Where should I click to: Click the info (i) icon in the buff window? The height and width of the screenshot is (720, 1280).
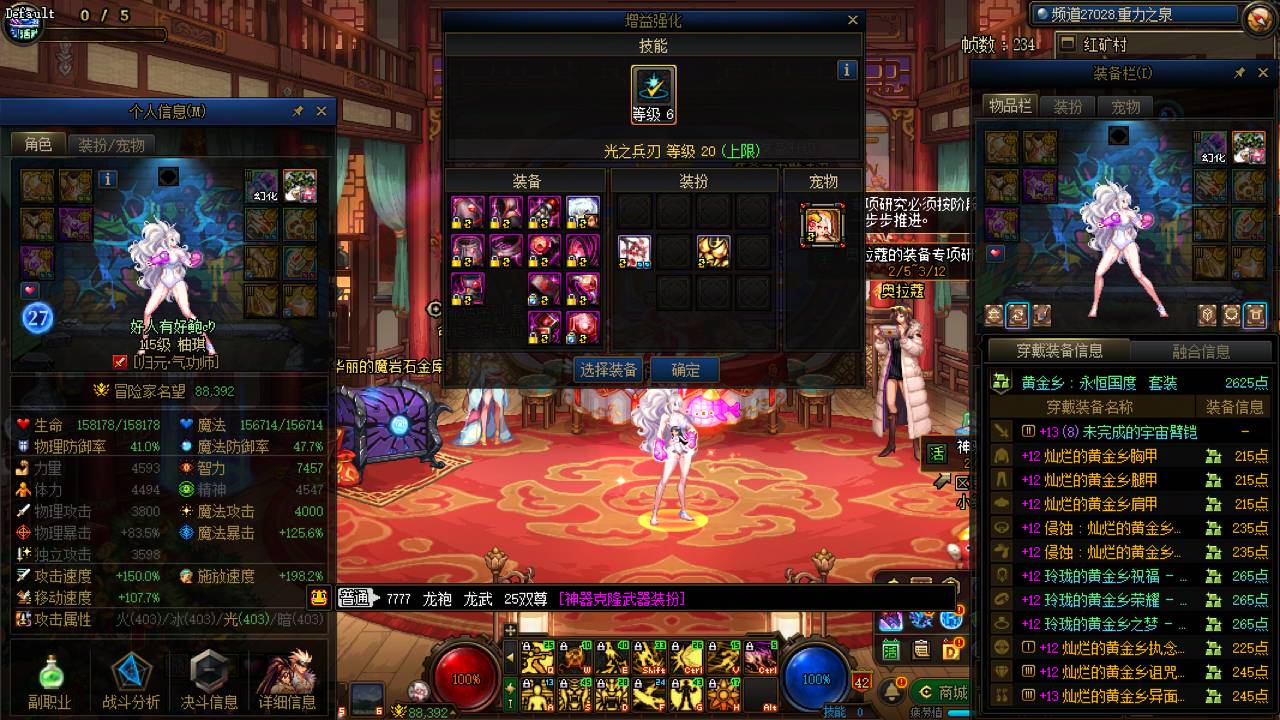pyautogui.click(x=845, y=70)
